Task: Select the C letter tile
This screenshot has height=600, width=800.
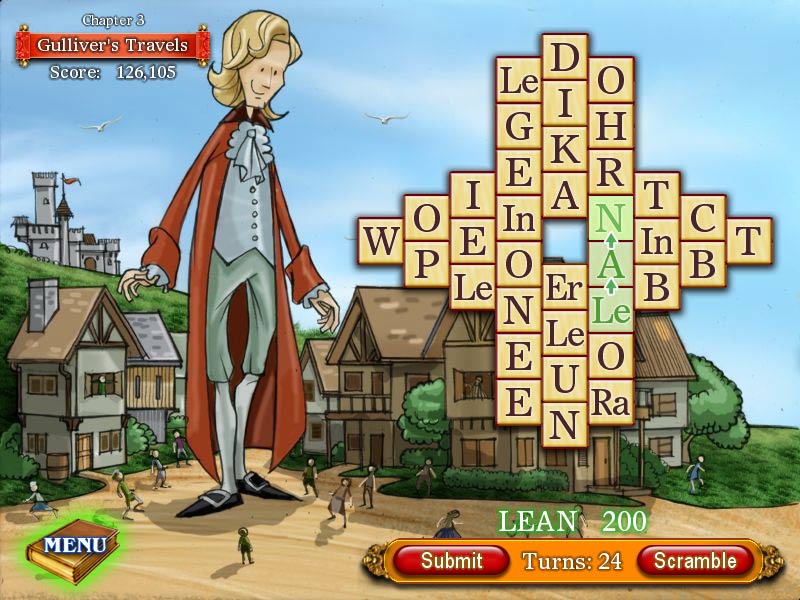Action: pyautogui.click(x=703, y=218)
